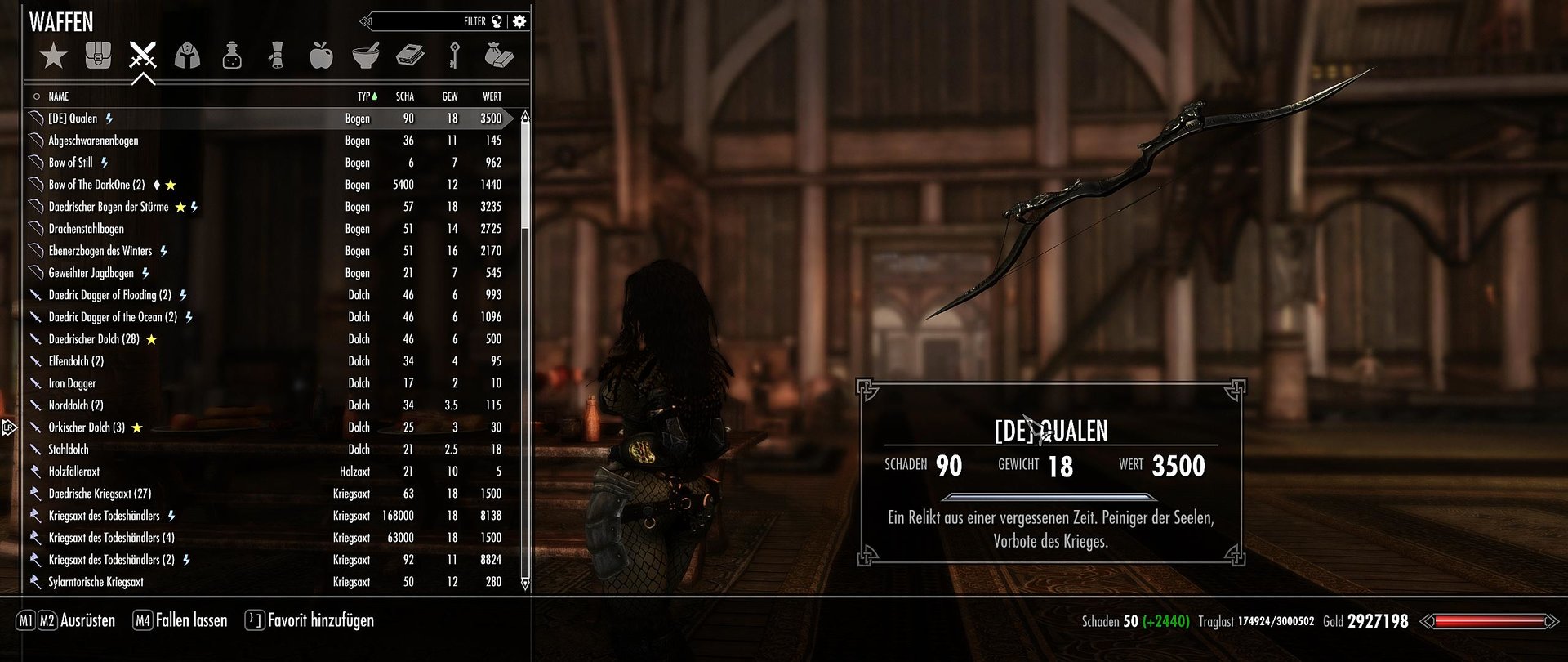
Task: Select Daedrischer Bogen der Stürme
Action: pos(109,207)
